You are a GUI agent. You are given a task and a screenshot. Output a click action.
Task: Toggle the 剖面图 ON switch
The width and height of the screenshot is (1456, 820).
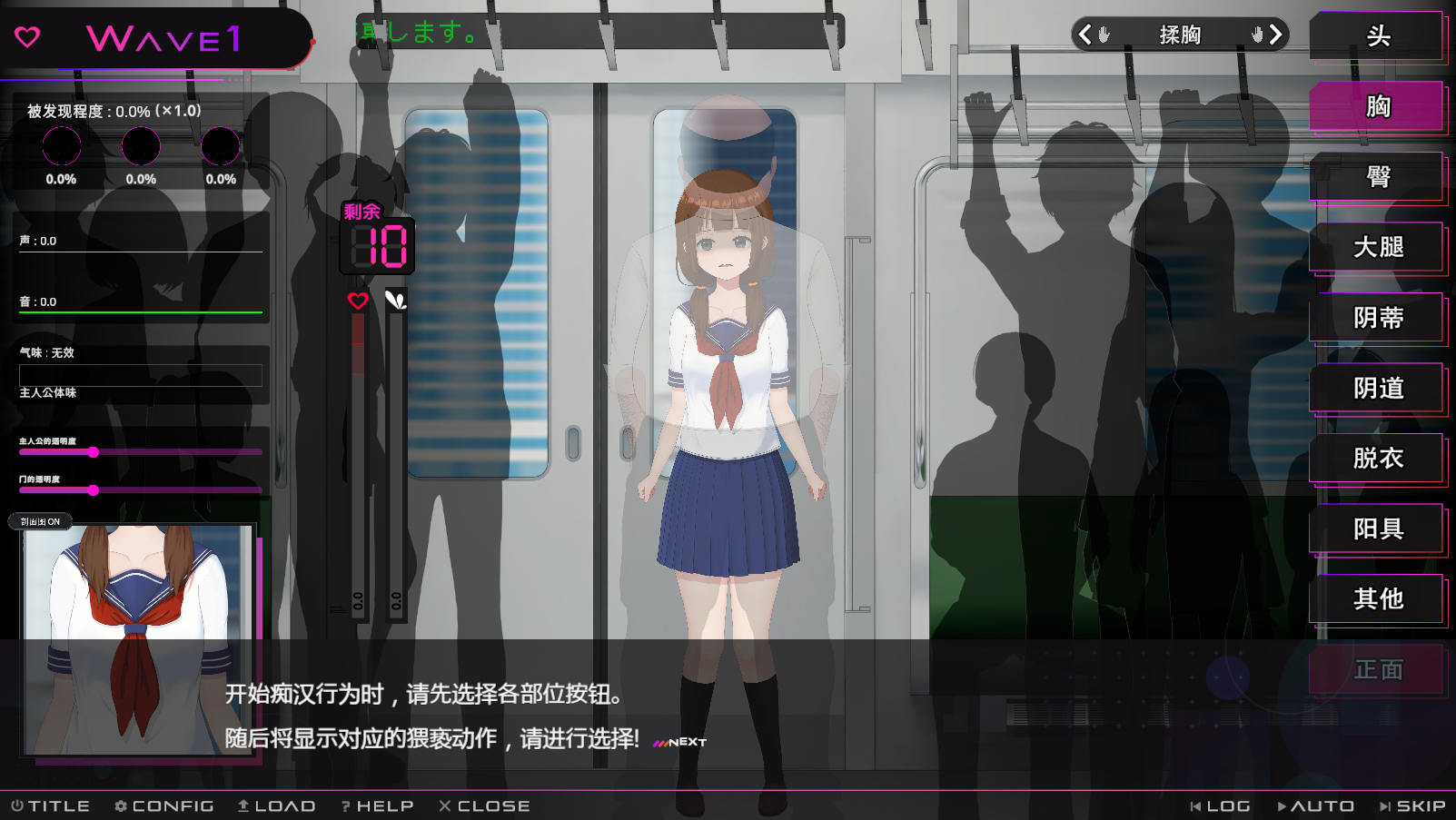click(41, 521)
